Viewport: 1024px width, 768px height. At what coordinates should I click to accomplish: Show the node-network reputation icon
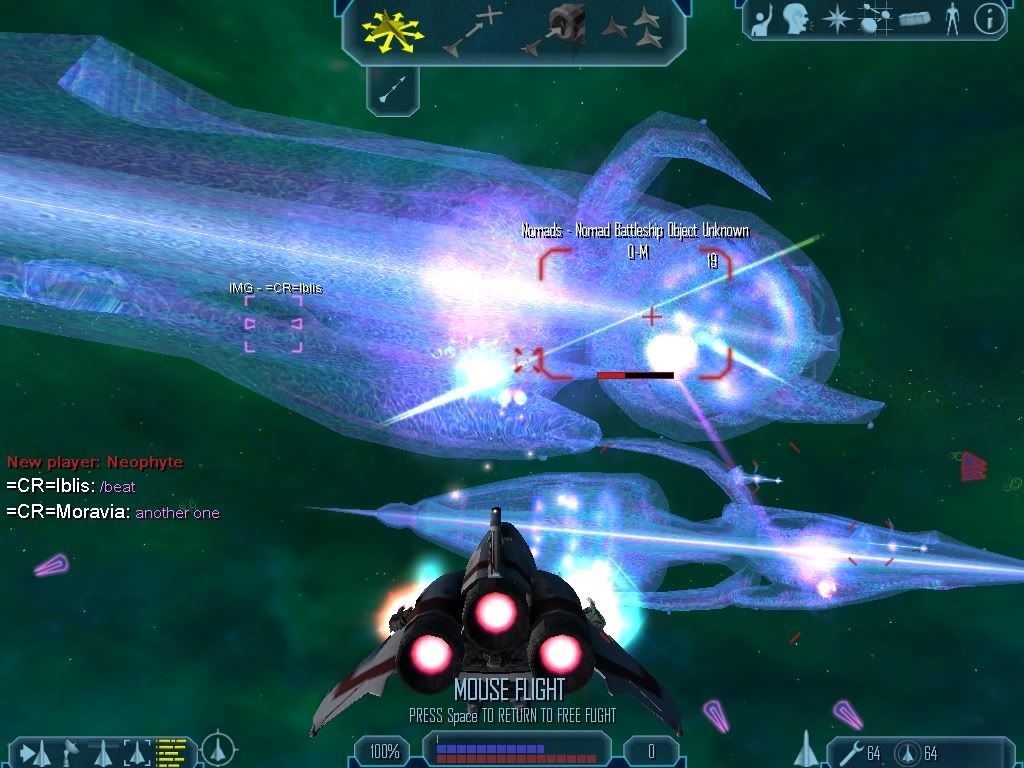pos(877,19)
